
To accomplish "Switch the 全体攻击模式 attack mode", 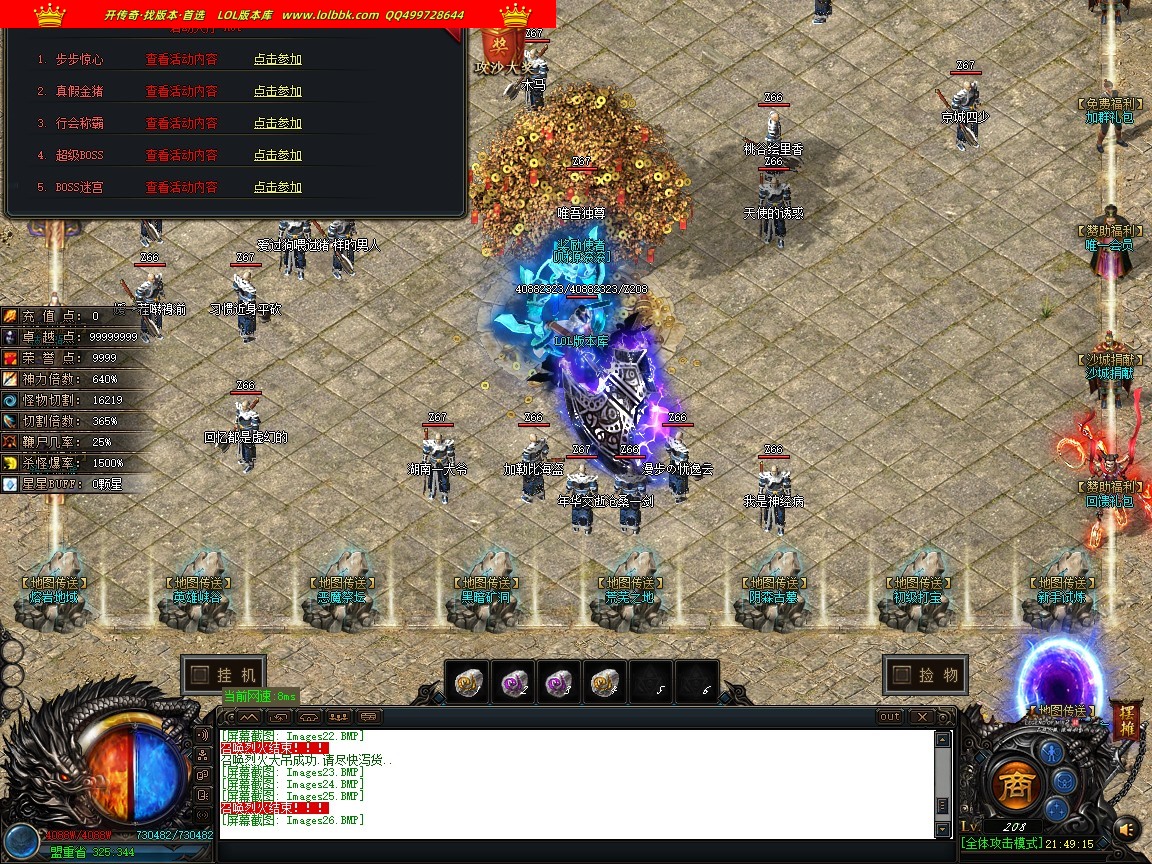I will (1001, 844).
